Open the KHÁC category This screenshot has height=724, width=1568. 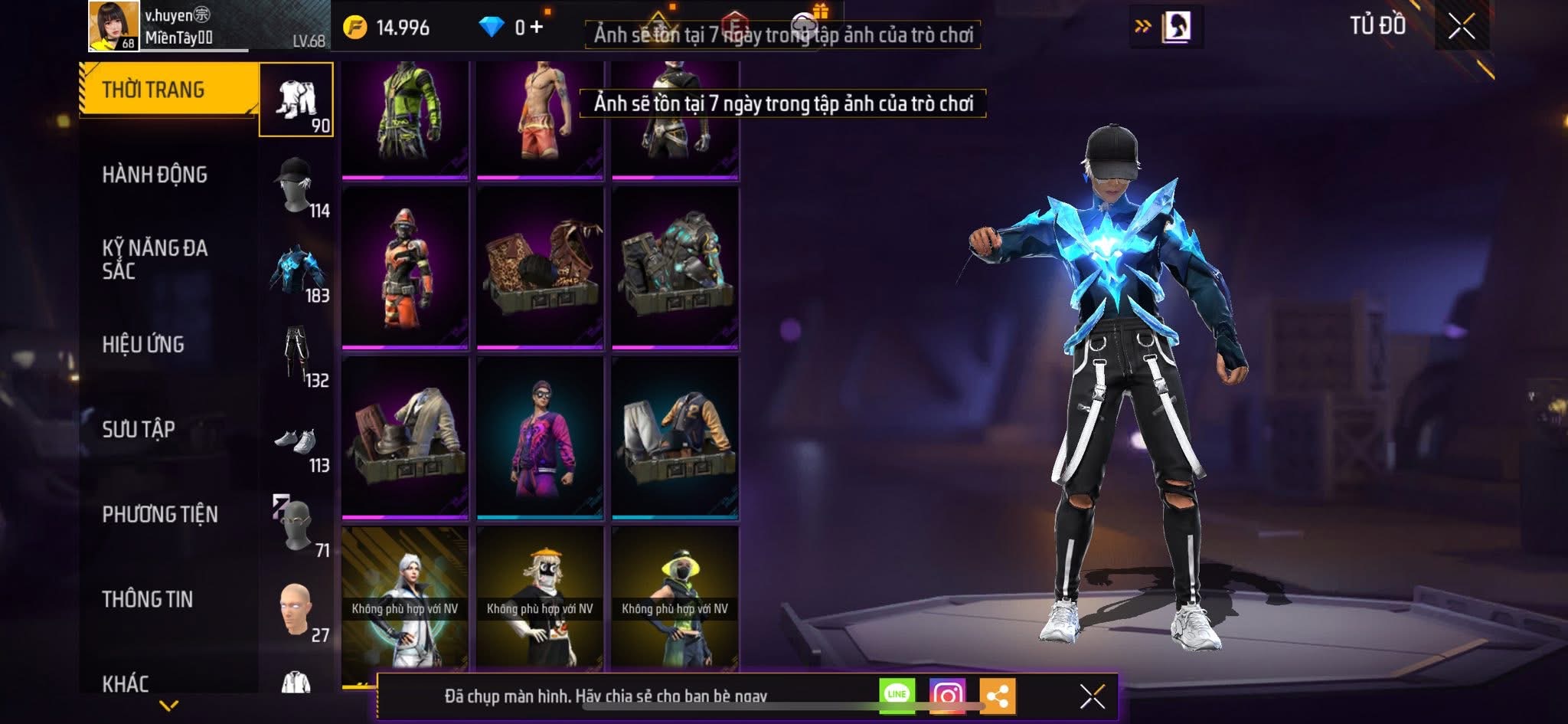click(126, 683)
